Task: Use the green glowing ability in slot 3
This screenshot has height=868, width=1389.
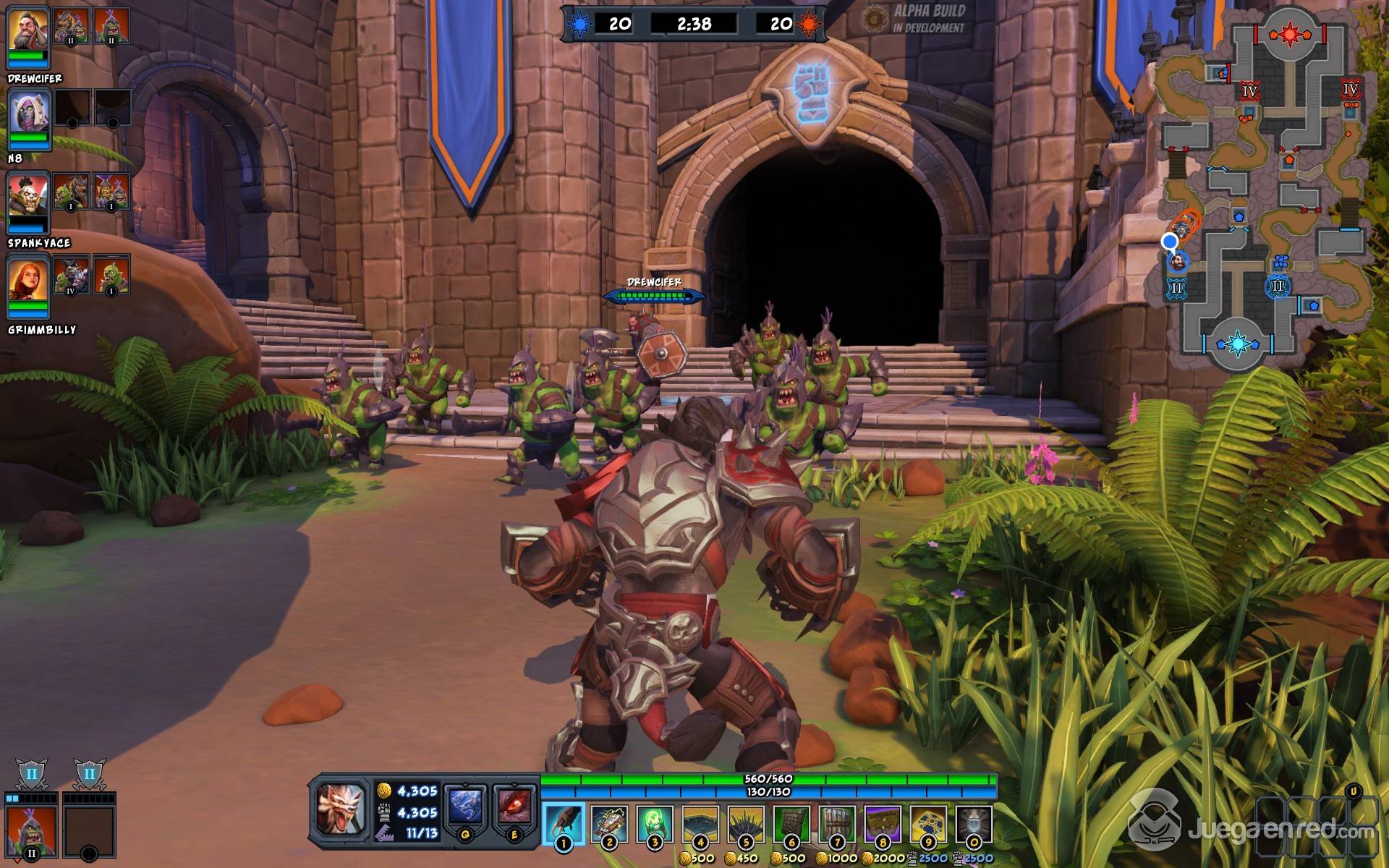Action: click(x=655, y=824)
